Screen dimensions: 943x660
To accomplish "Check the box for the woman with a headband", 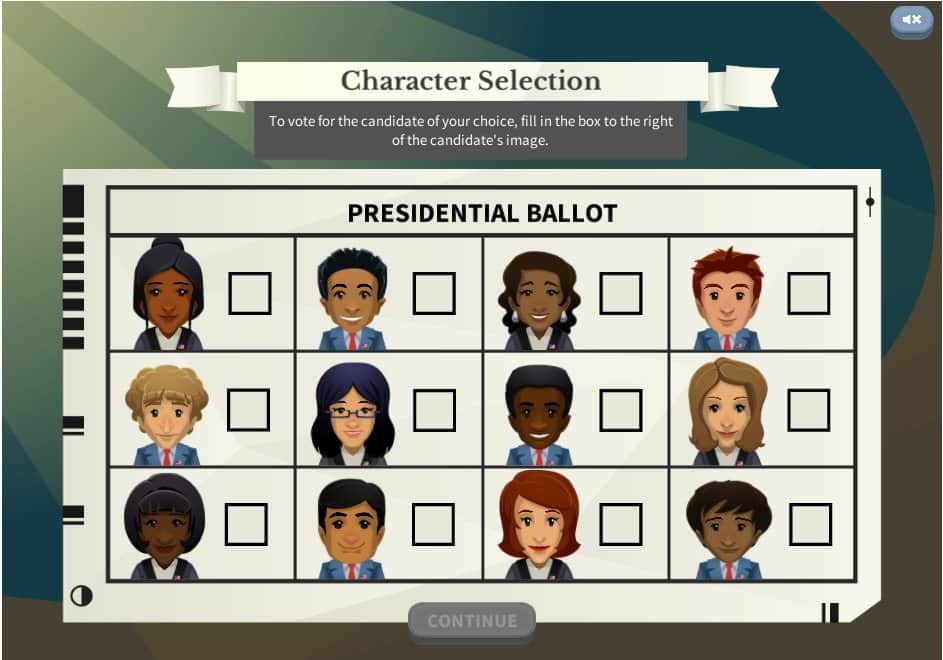I will pos(246,525).
